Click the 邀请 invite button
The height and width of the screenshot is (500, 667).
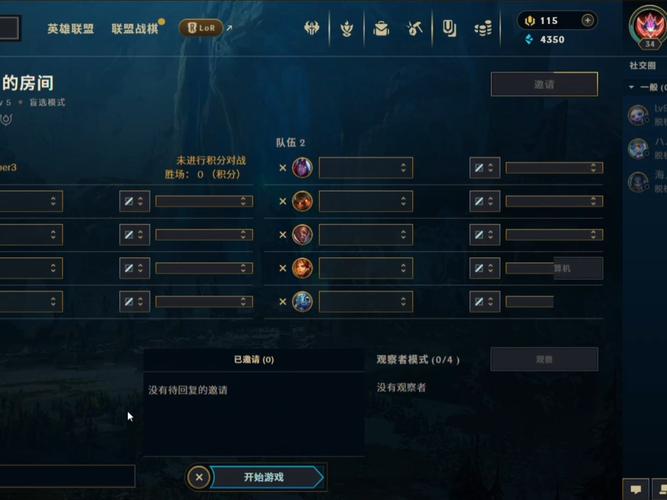pos(544,84)
